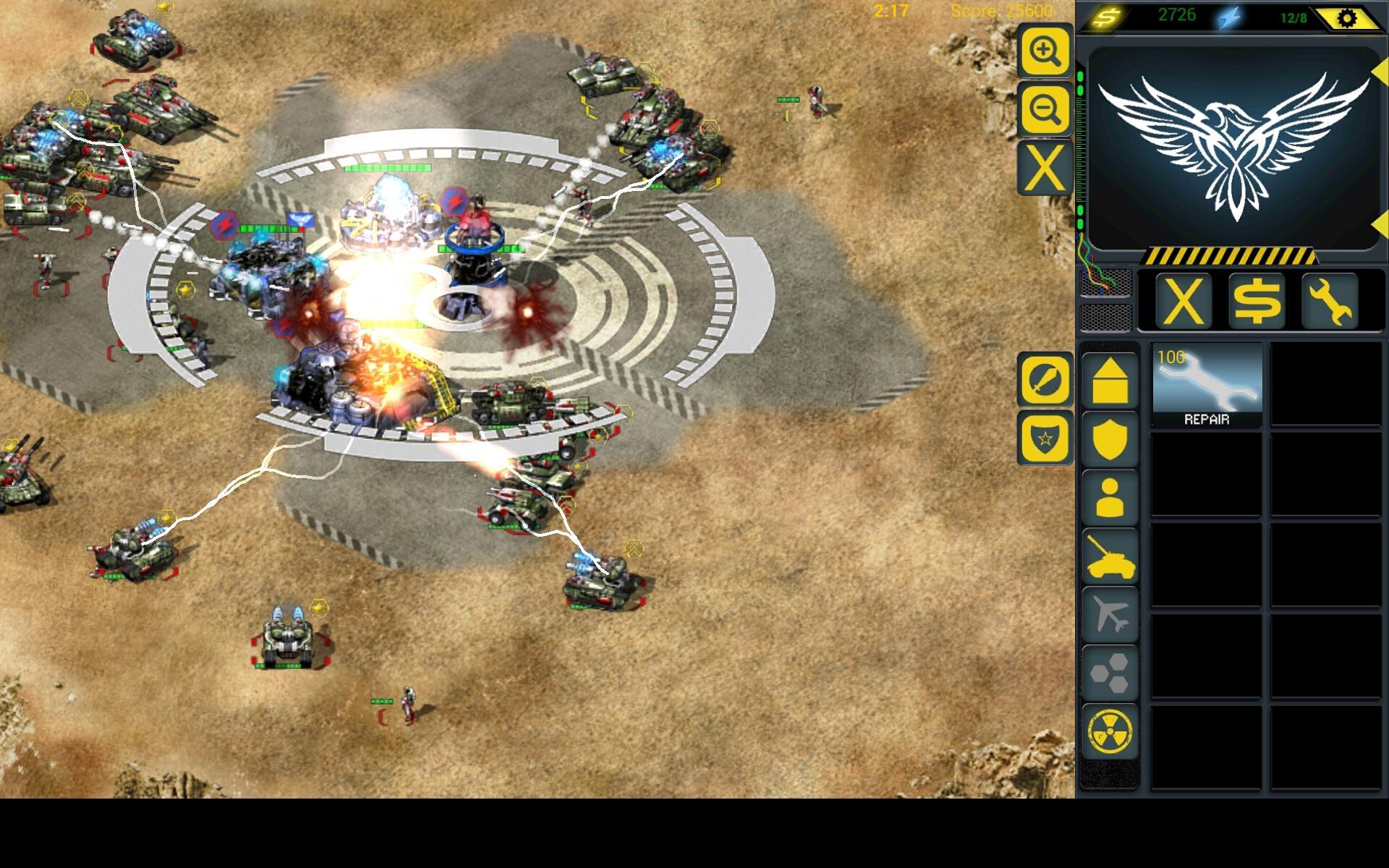Click the green power level bar
1389x868 pixels.
(1082, 145)
